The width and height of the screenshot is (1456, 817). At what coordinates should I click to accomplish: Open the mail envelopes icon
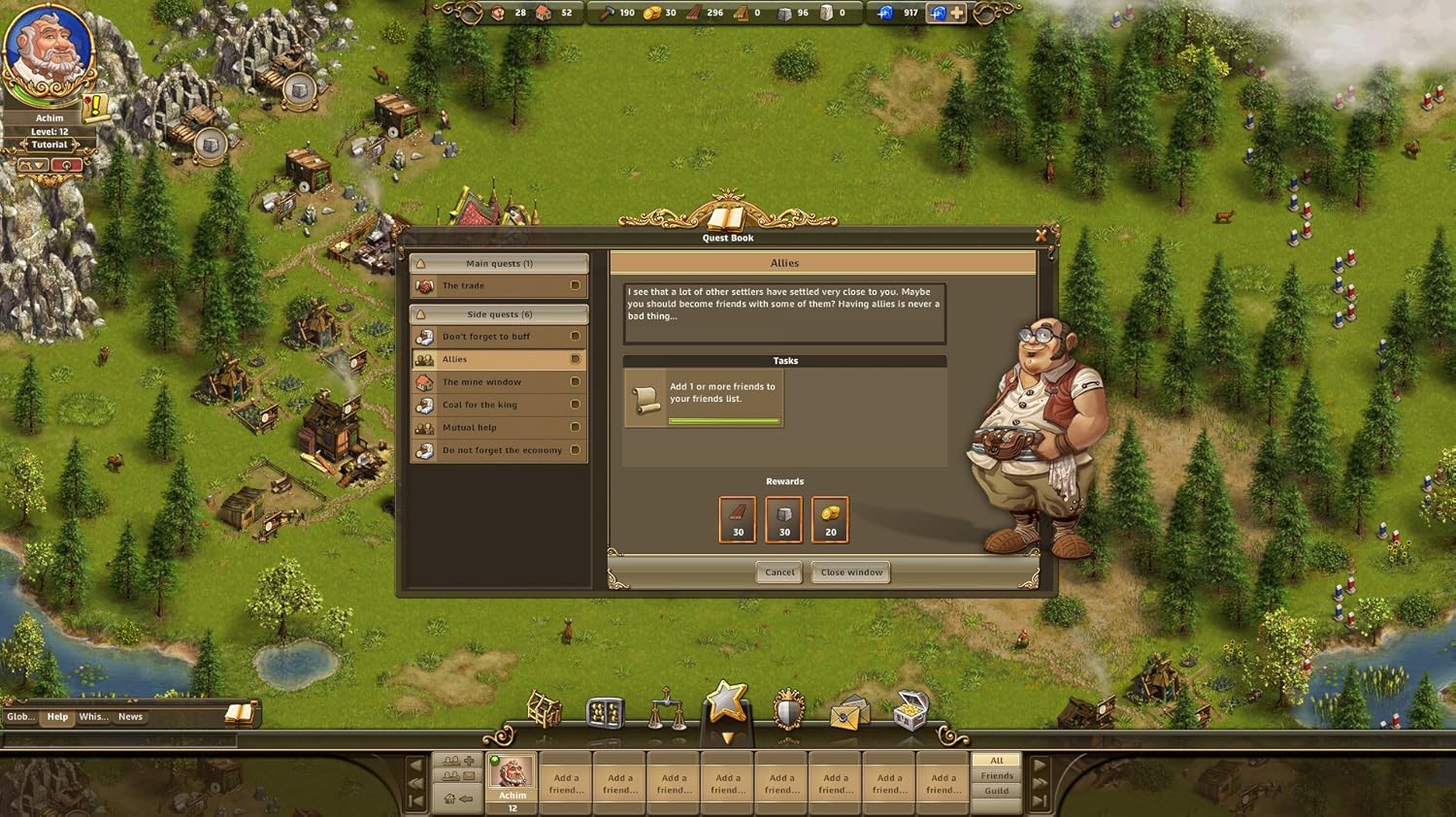pos(847,713)
